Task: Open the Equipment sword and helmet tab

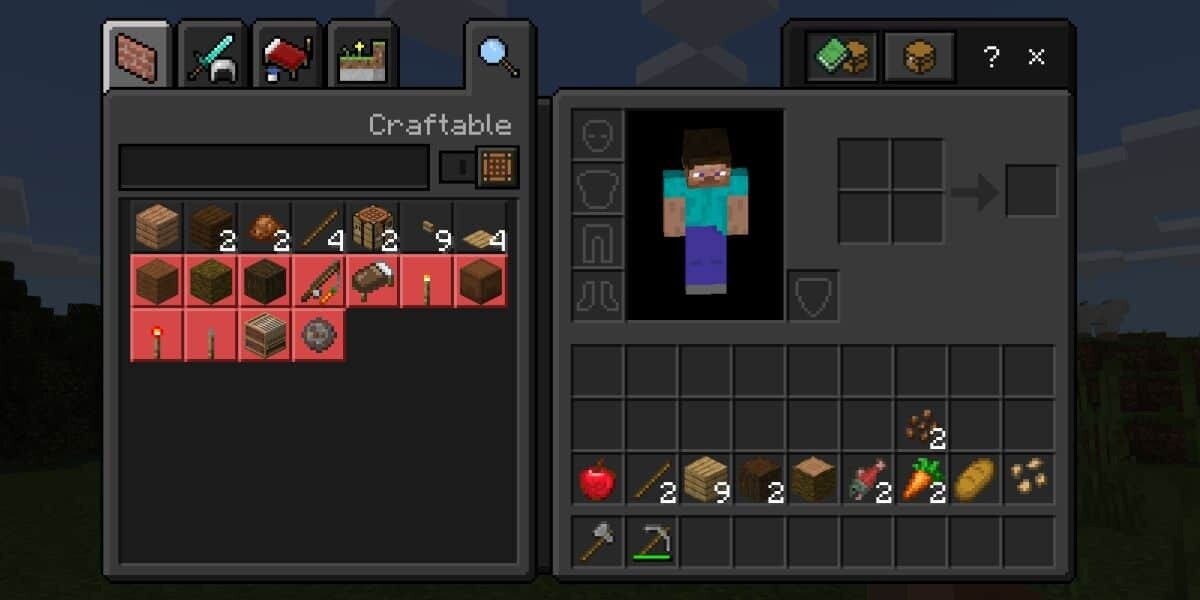Action: tap(212, 58)
